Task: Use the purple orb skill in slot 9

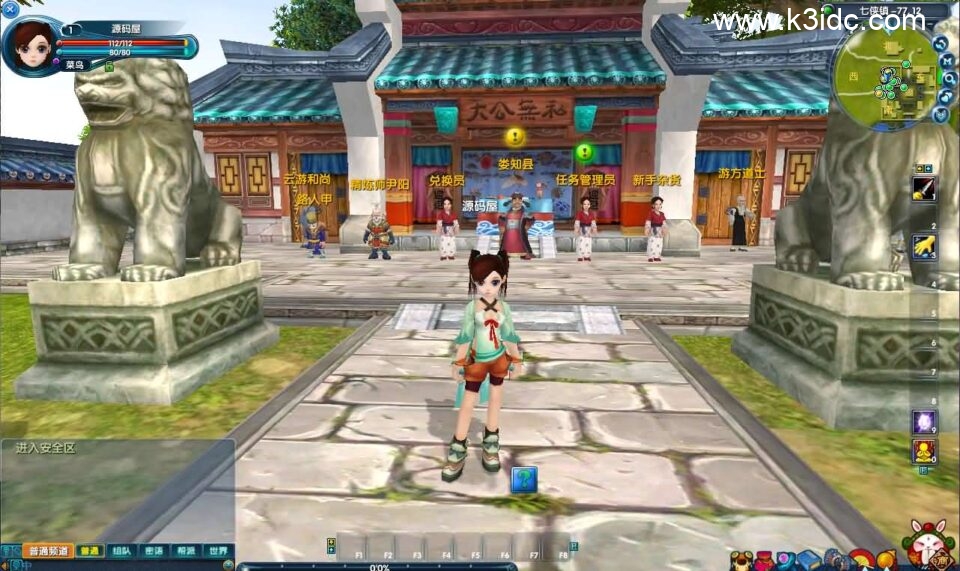Action: point(923,421)
